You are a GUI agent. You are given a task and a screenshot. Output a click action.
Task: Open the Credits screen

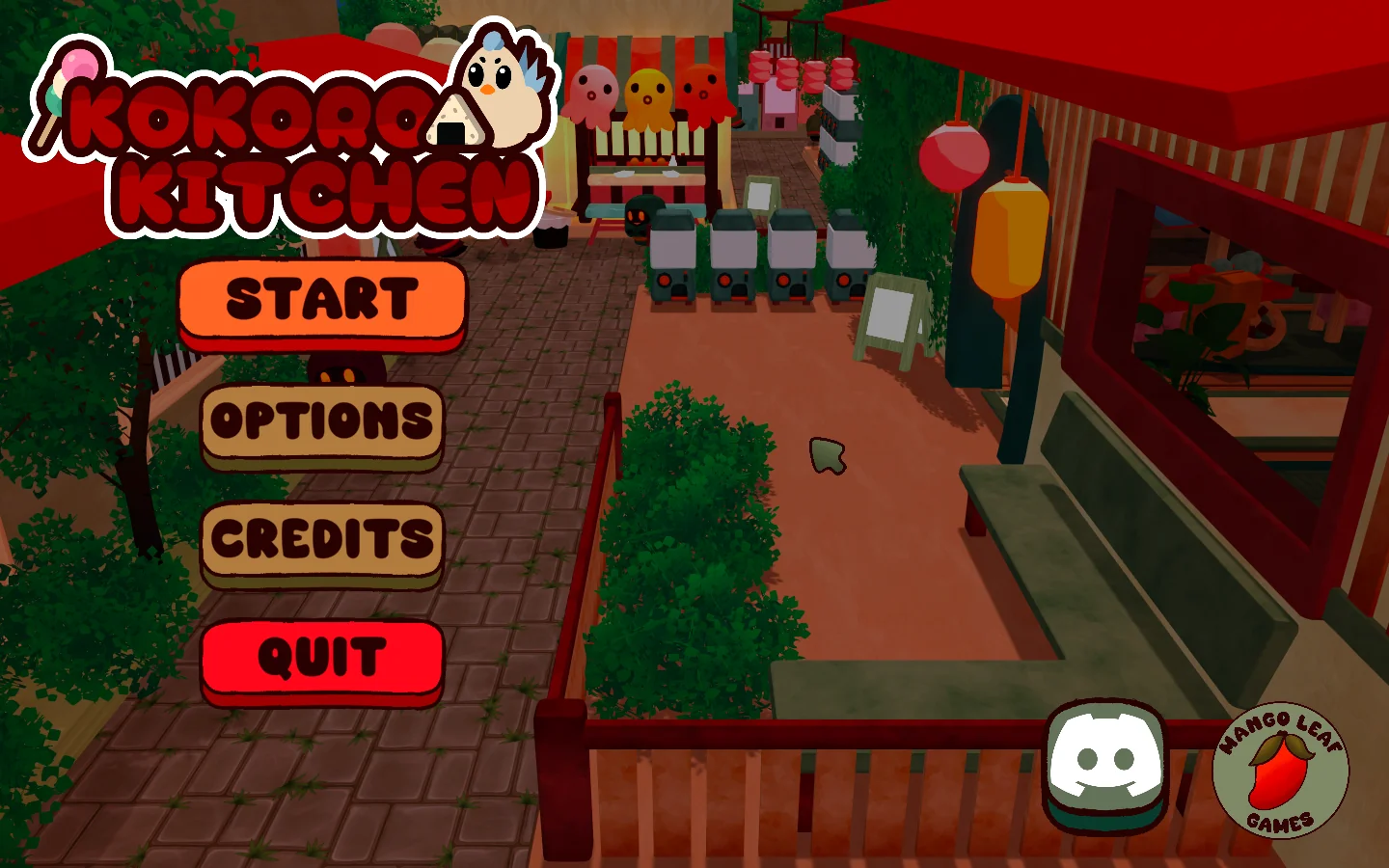319,540
